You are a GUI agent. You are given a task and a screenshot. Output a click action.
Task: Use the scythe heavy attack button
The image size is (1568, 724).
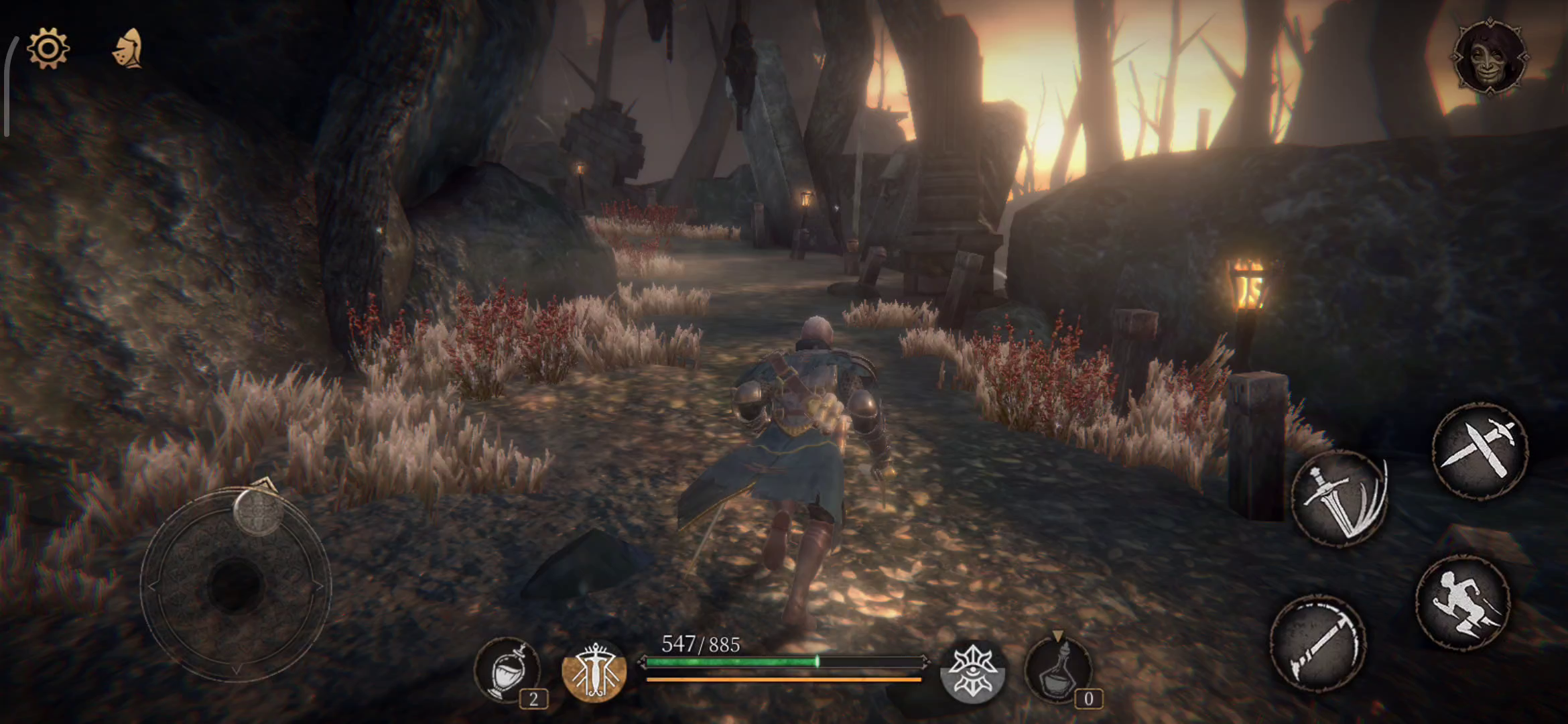pyautogui.click(x=1318, y=644)
